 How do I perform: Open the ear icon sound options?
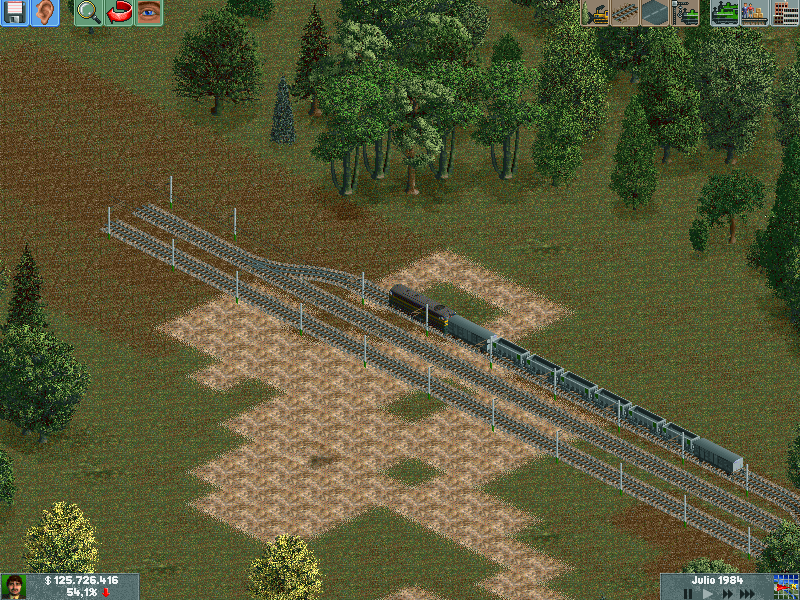pyautogui.click(x=44, y=13)
